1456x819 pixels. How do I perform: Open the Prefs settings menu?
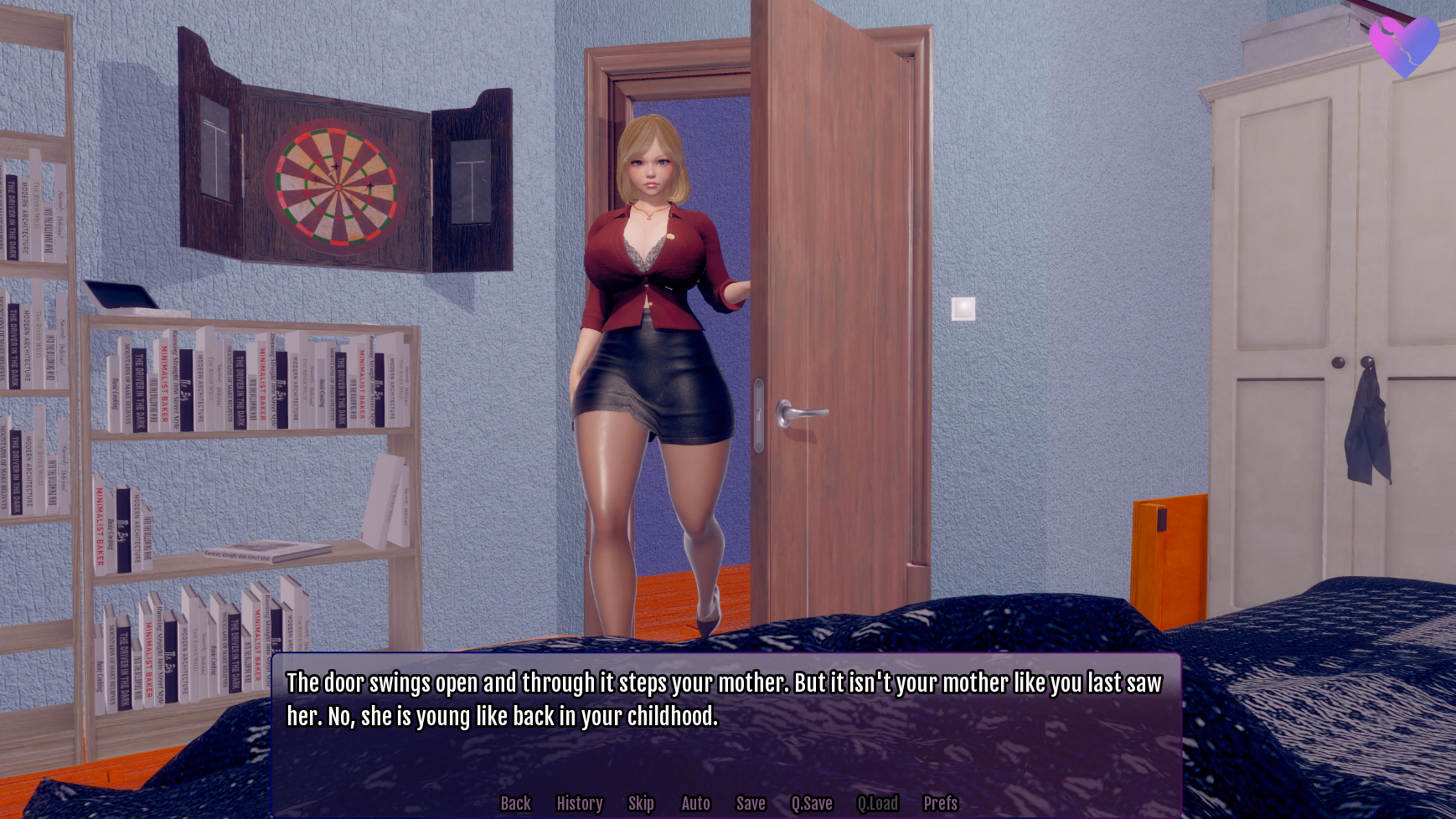point(940,803)
